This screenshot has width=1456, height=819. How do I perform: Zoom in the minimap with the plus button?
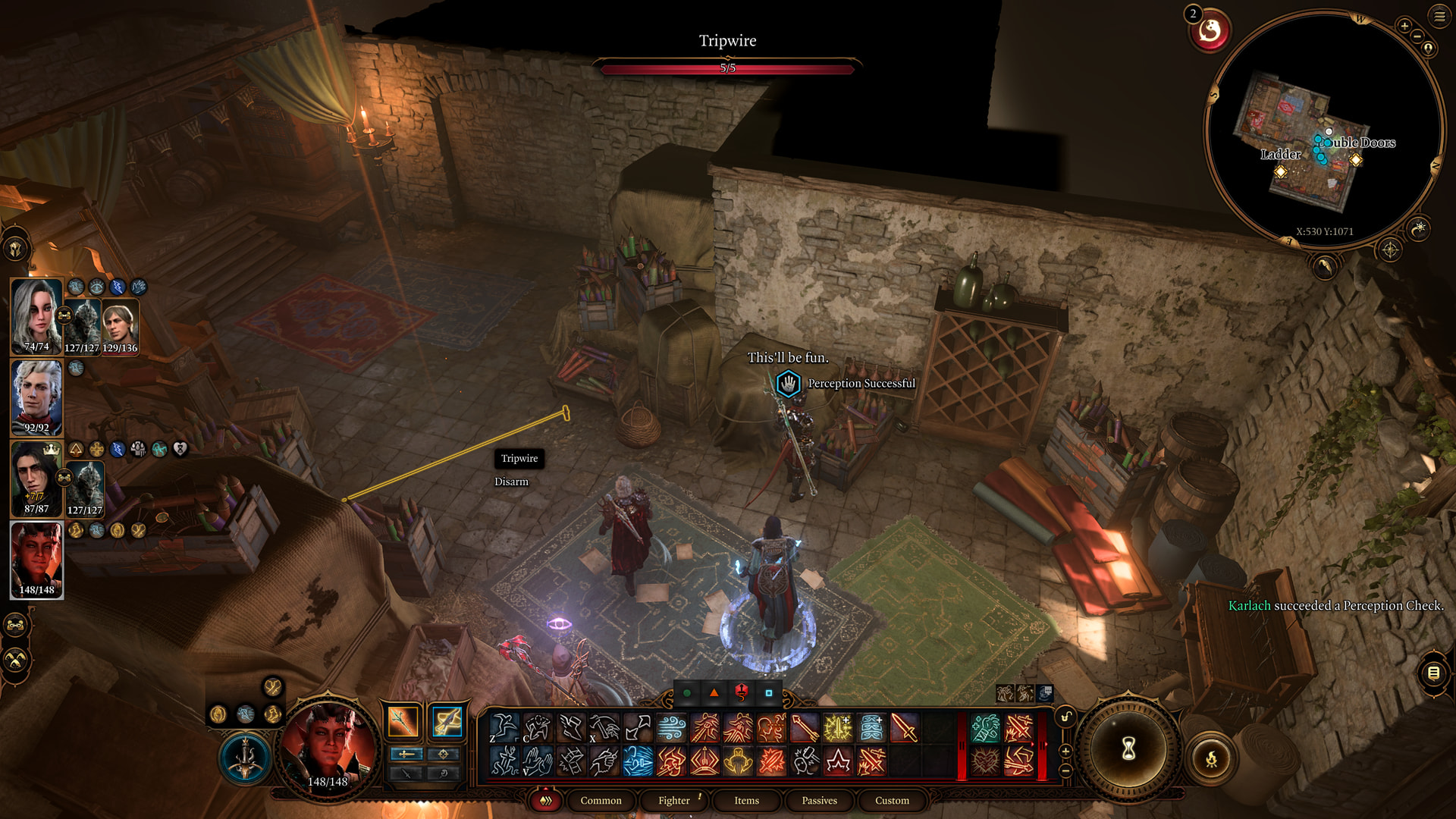[x=1404, y=26]
